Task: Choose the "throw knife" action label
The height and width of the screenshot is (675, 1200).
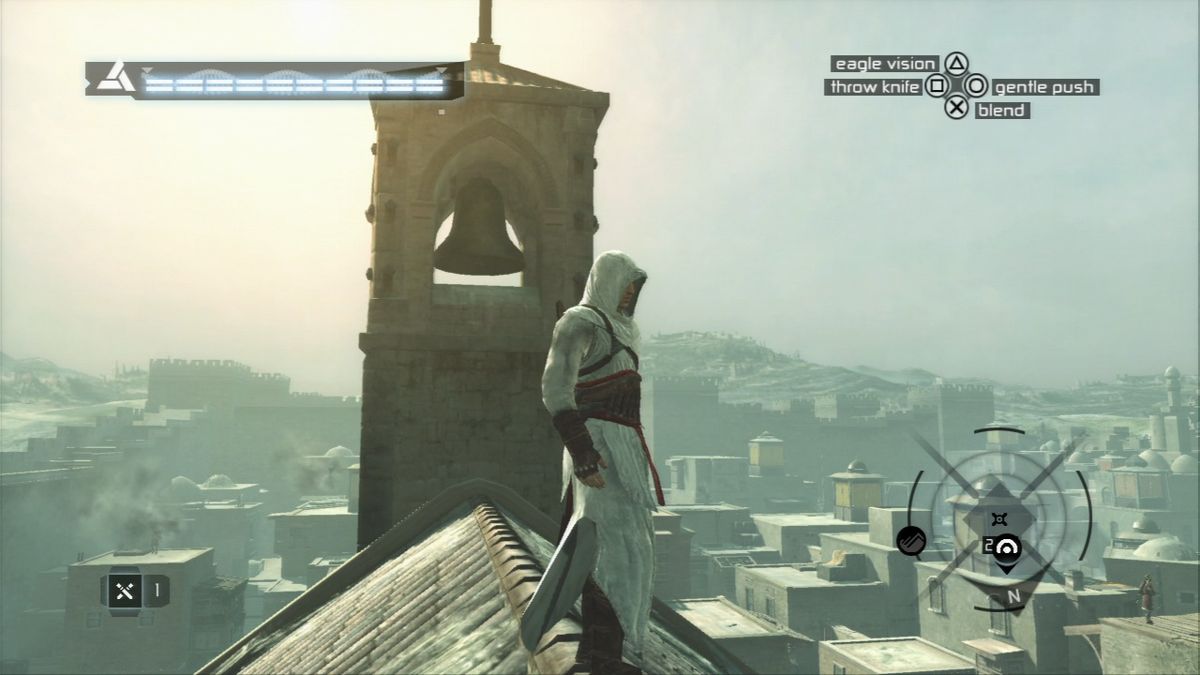Action: (x=873, y=87)
